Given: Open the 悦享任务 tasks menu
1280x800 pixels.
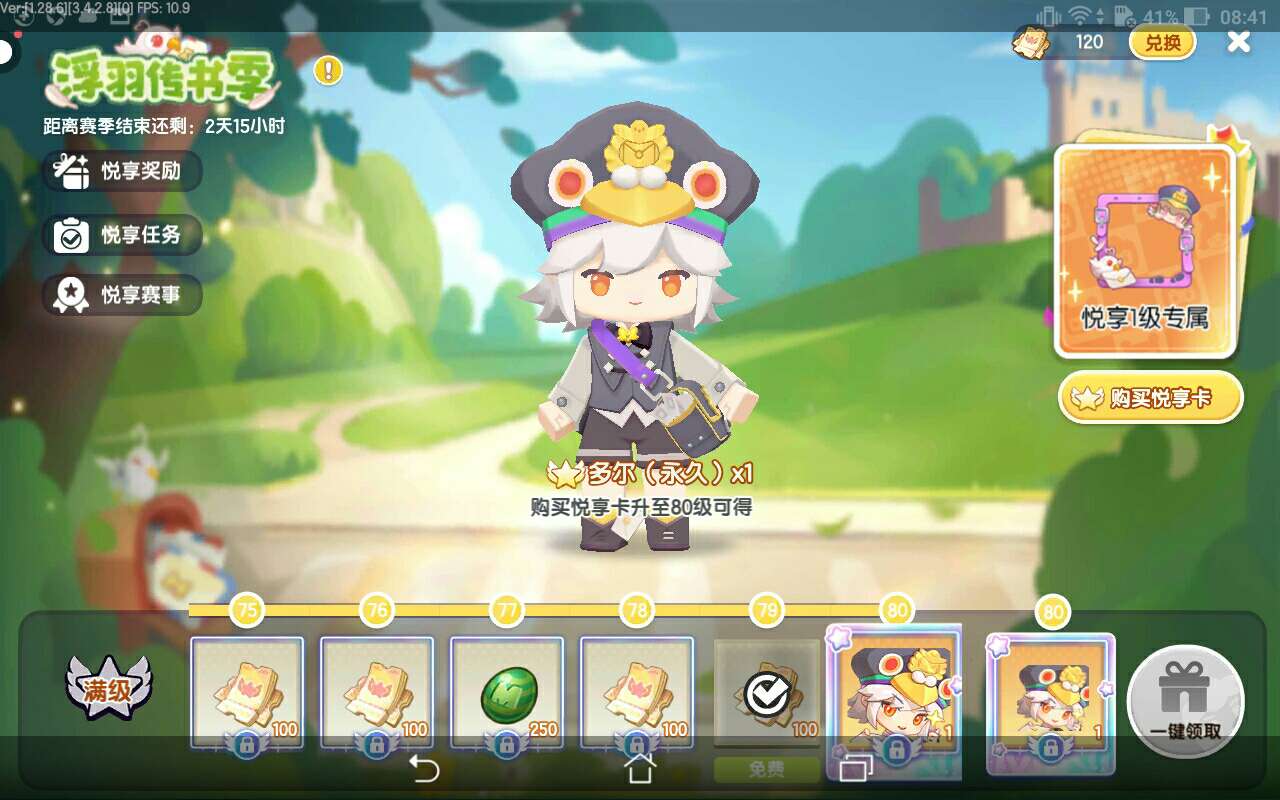Looking at the screenshot, I should click(122, 235).
